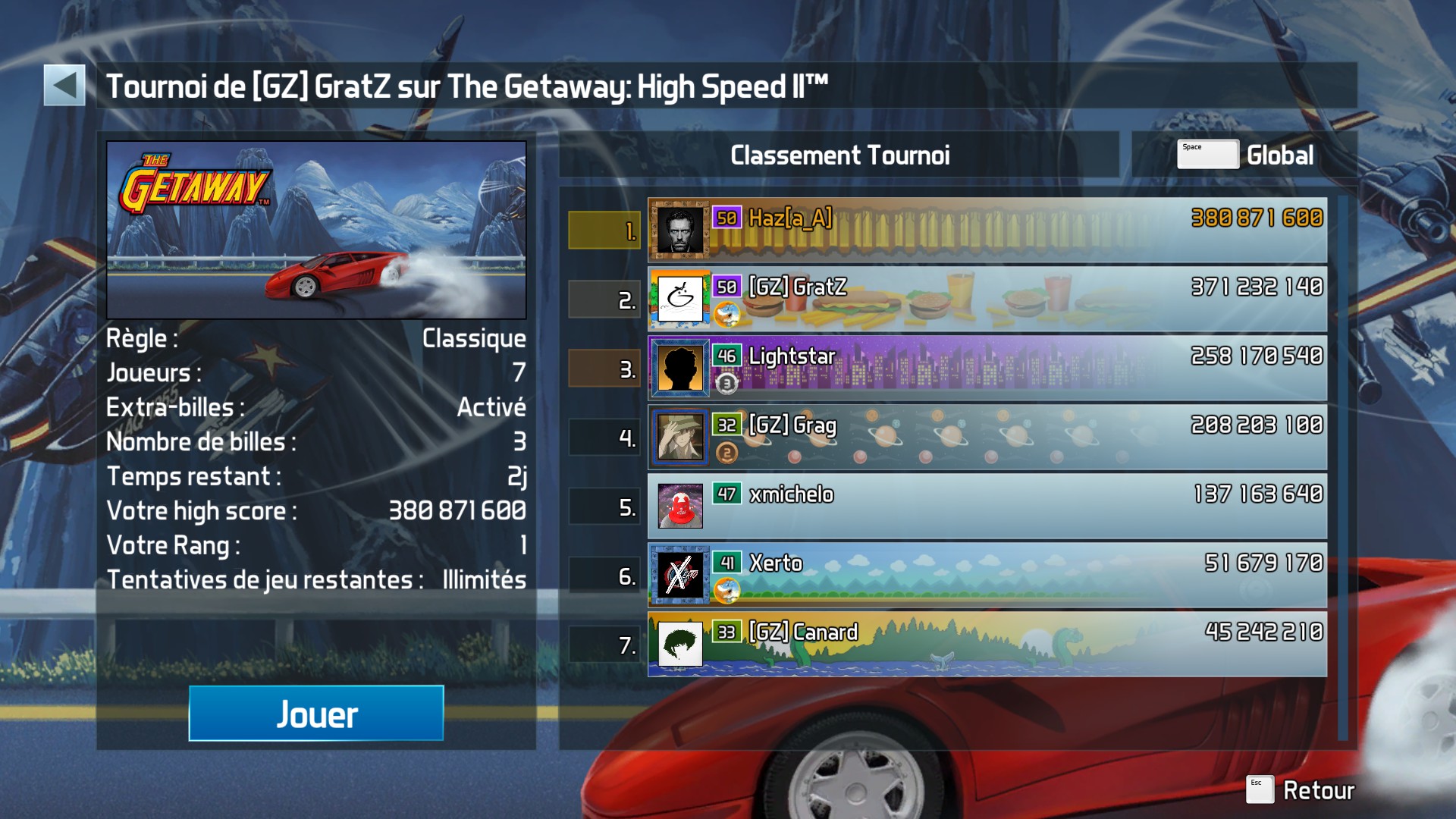This screenshot has height=819, width=1456.
Task: Select the Retour option
Action: click(x=1301, y=790)
